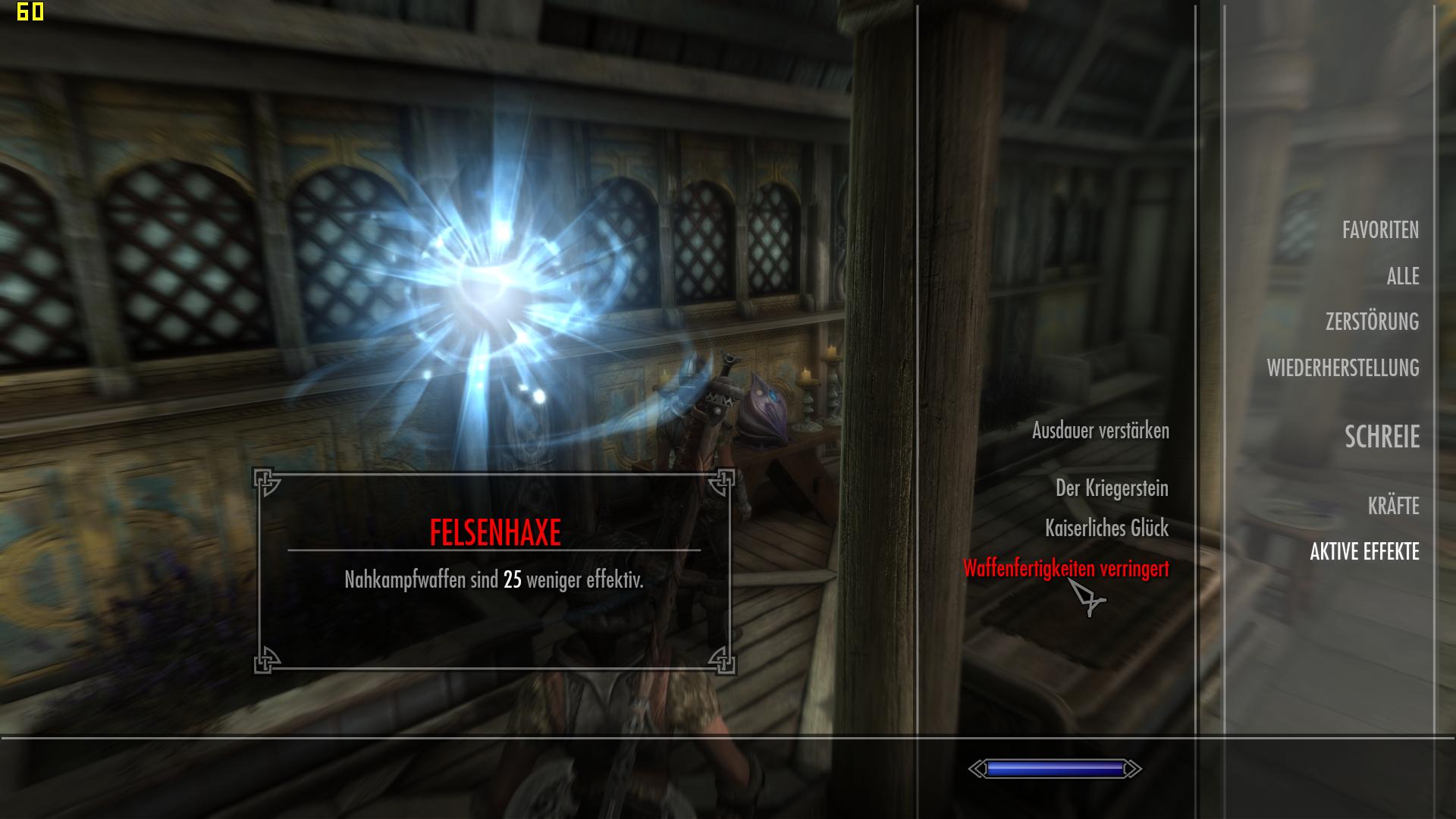Switch to the Alle magic category
This screenshot has height=819, width=1456.
point(1402,277)
